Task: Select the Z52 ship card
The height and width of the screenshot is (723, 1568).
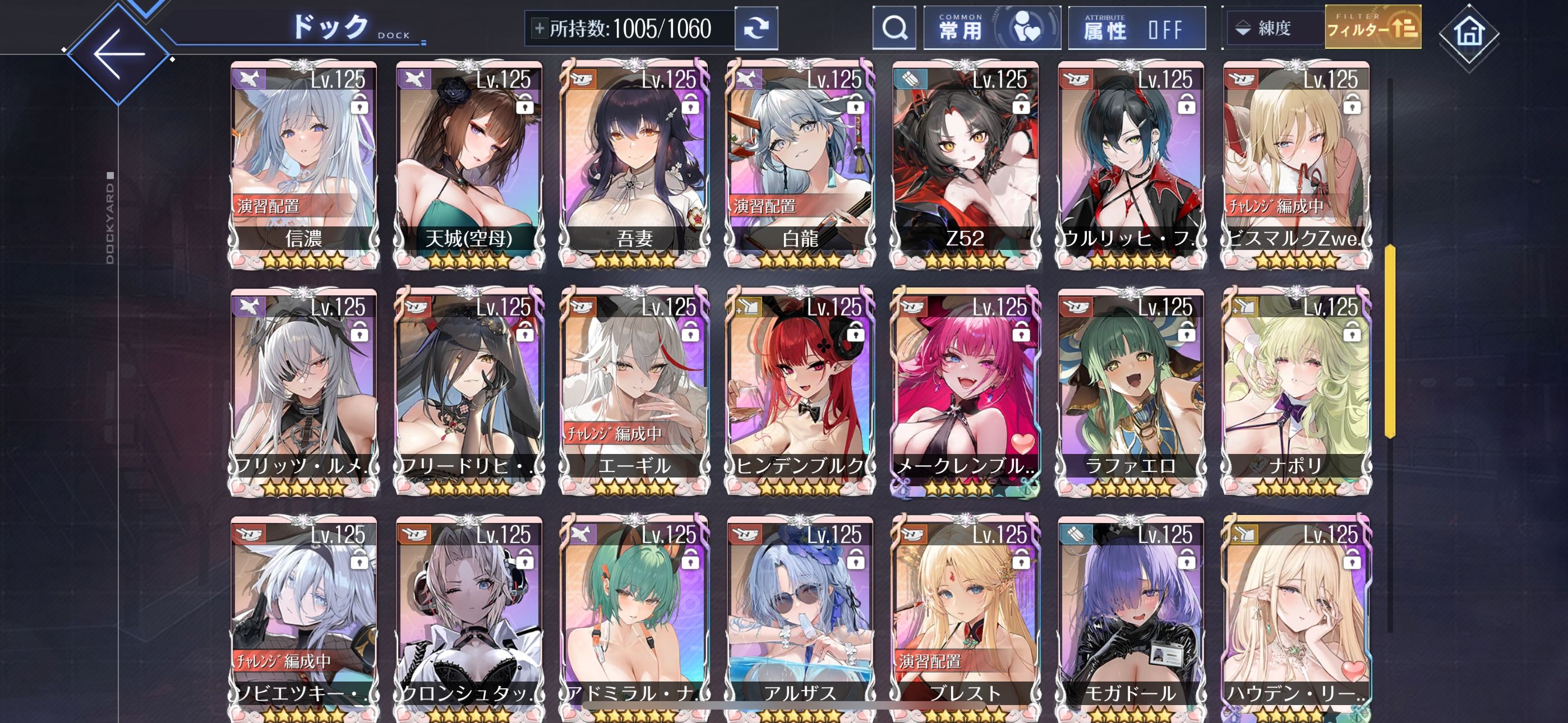Action: tap(966, 164)
